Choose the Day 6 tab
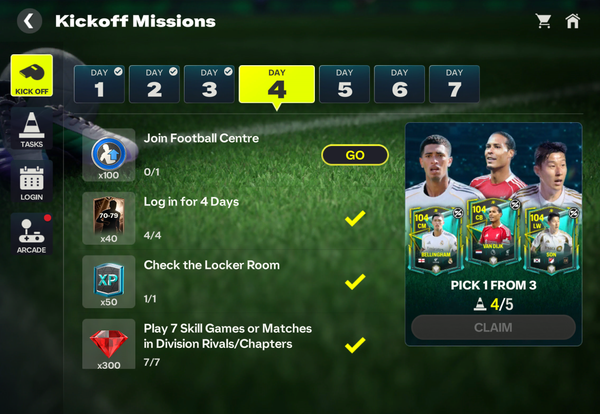The width and height of the screenshot is (600, 414). pyautogui.click(x=399, y=84)
